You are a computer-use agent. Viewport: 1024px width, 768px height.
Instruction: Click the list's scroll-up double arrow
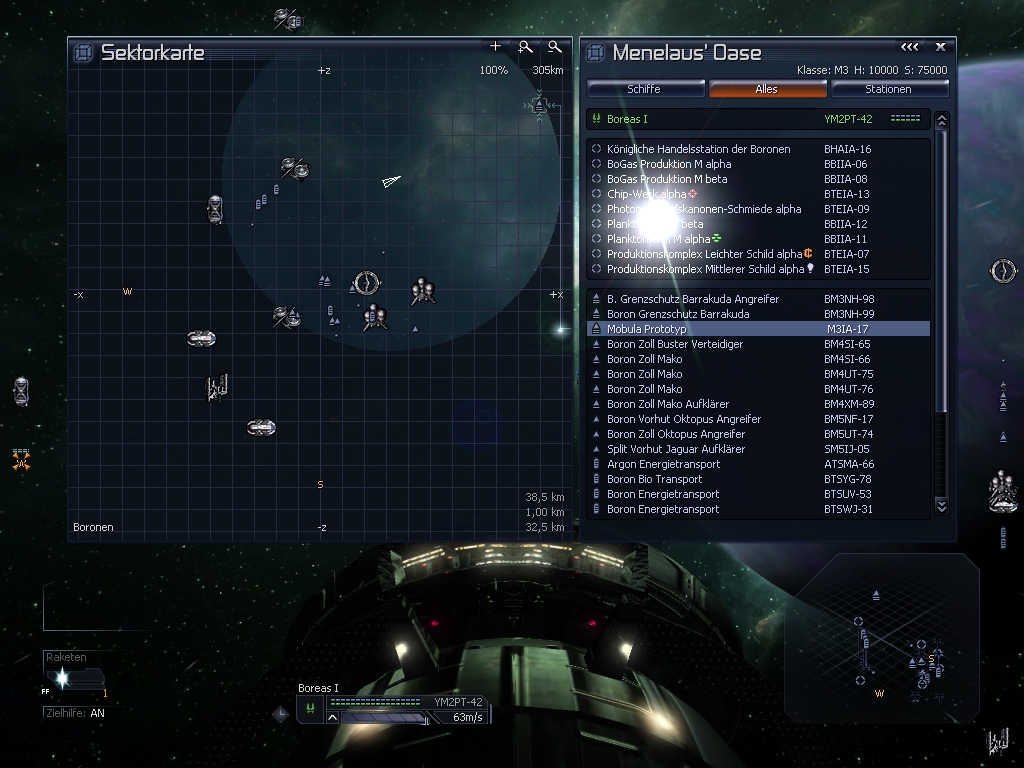[941, 120]
